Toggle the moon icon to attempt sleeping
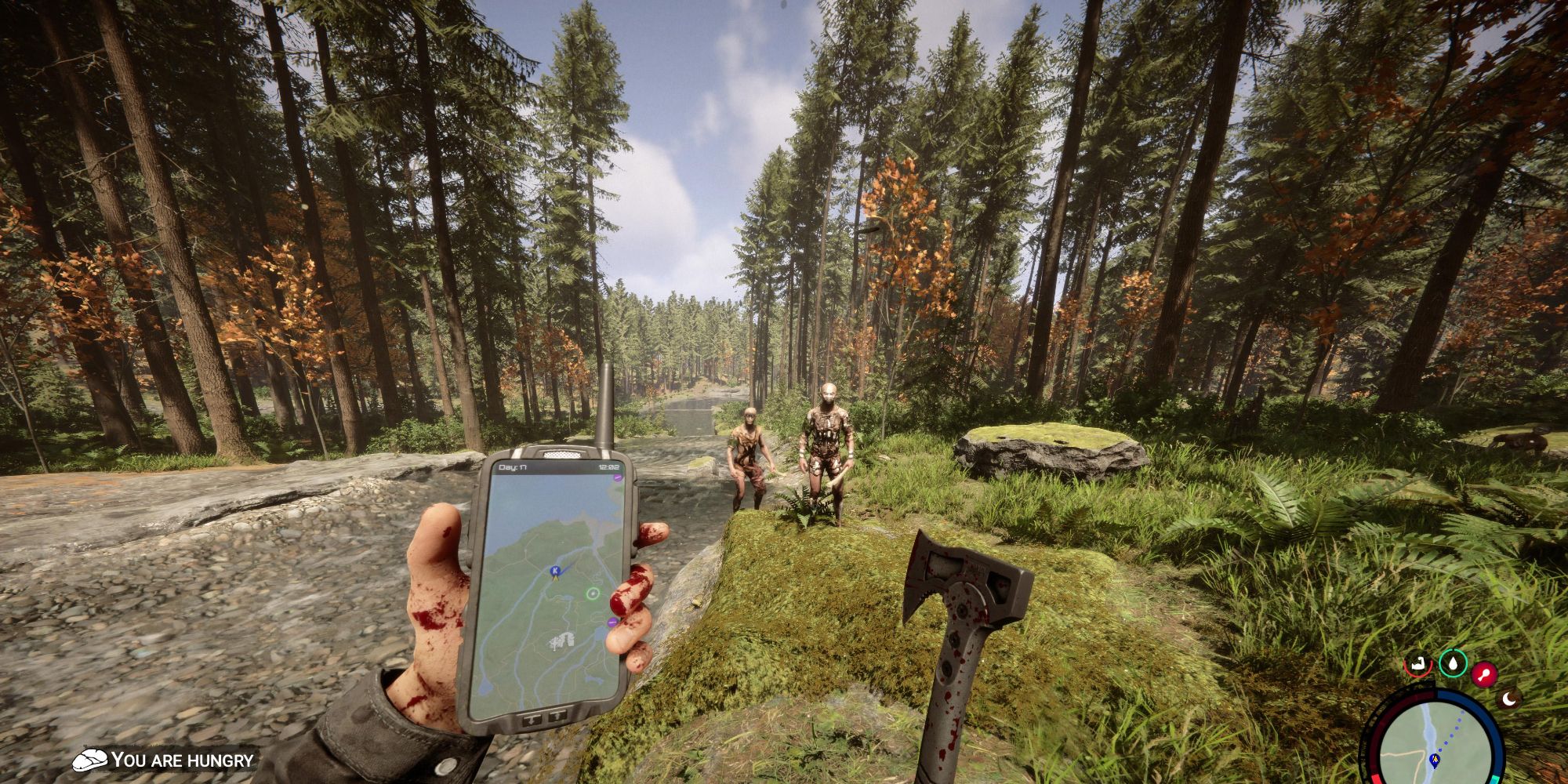The image size is (1568, 784). (x=1509, y=699)
